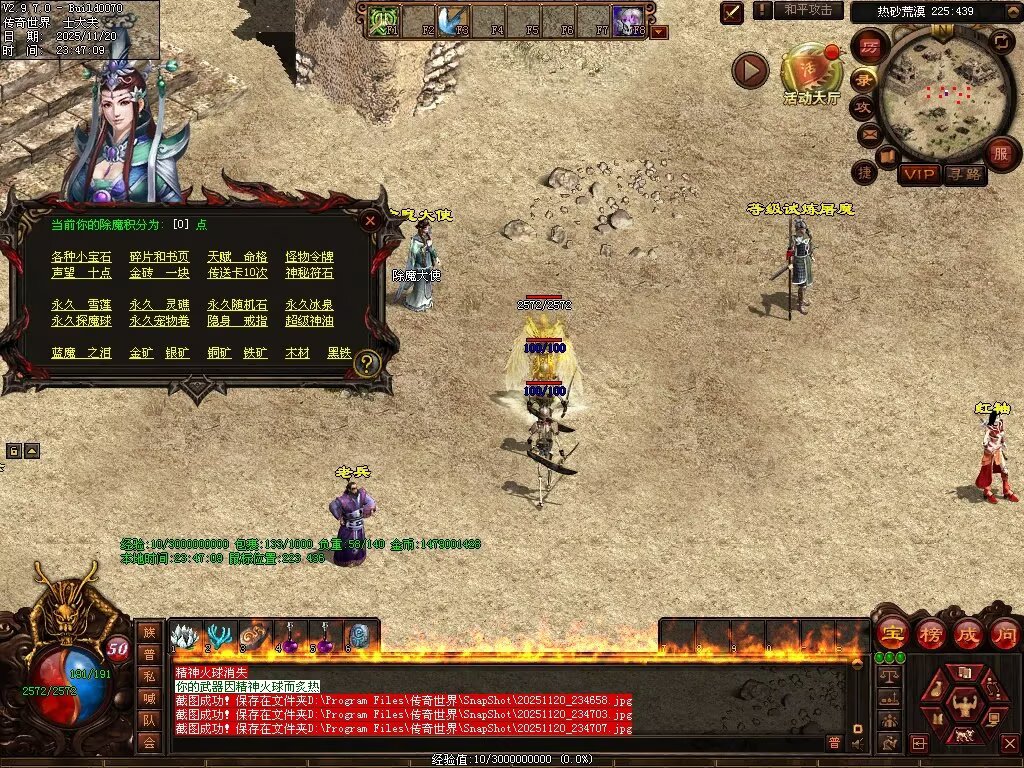
Task: Activate the 寻路 pathfinding button
Action: tap(965, 174)
